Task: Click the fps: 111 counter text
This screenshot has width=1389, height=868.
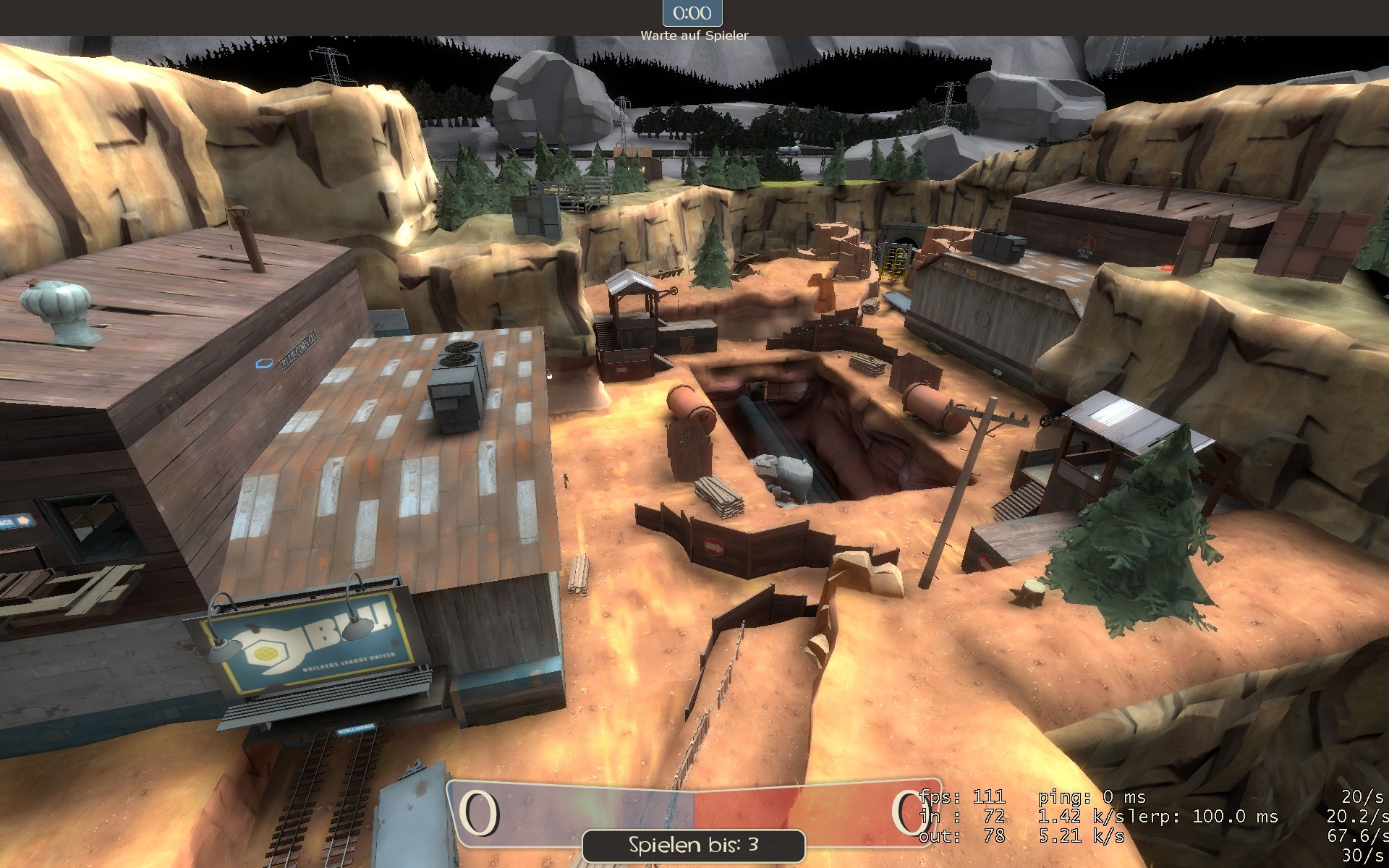Action: (x=962, y=796)
